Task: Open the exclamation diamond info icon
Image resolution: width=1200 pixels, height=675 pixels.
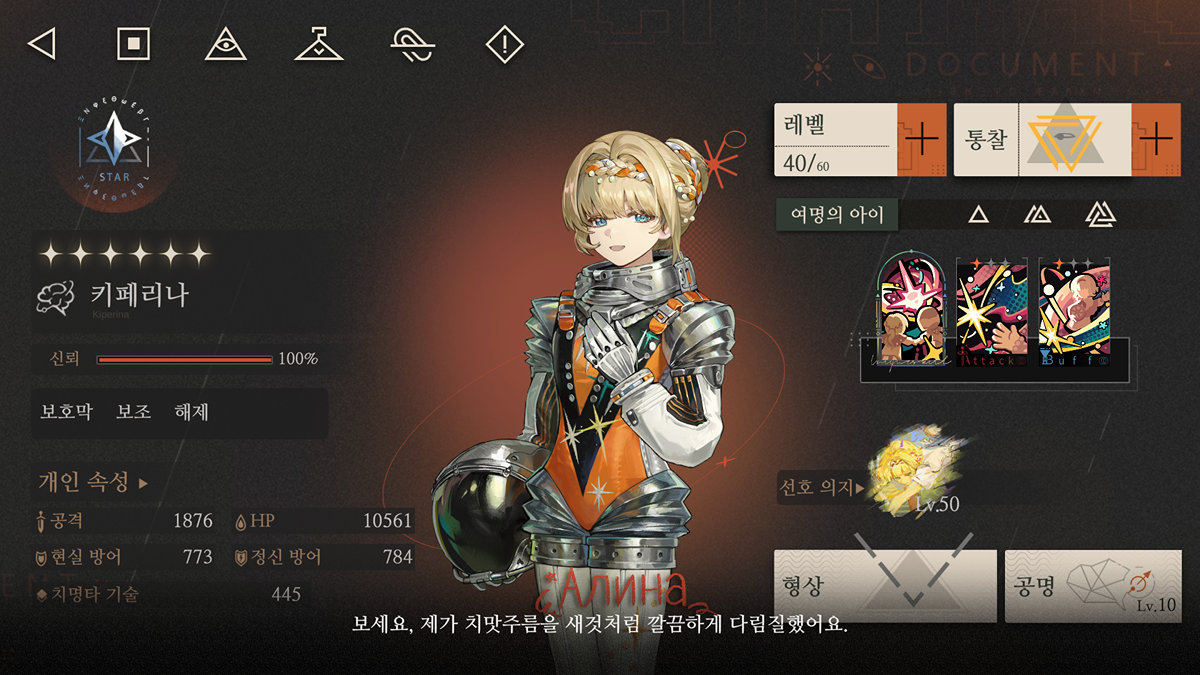Action: click(505, 44)
